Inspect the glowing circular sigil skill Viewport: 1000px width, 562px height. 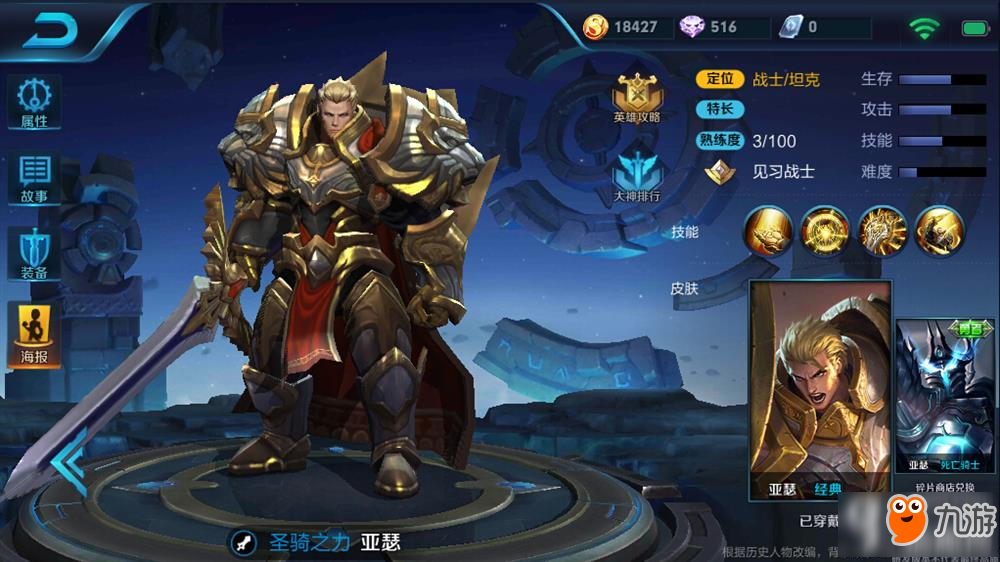(825, 231)
